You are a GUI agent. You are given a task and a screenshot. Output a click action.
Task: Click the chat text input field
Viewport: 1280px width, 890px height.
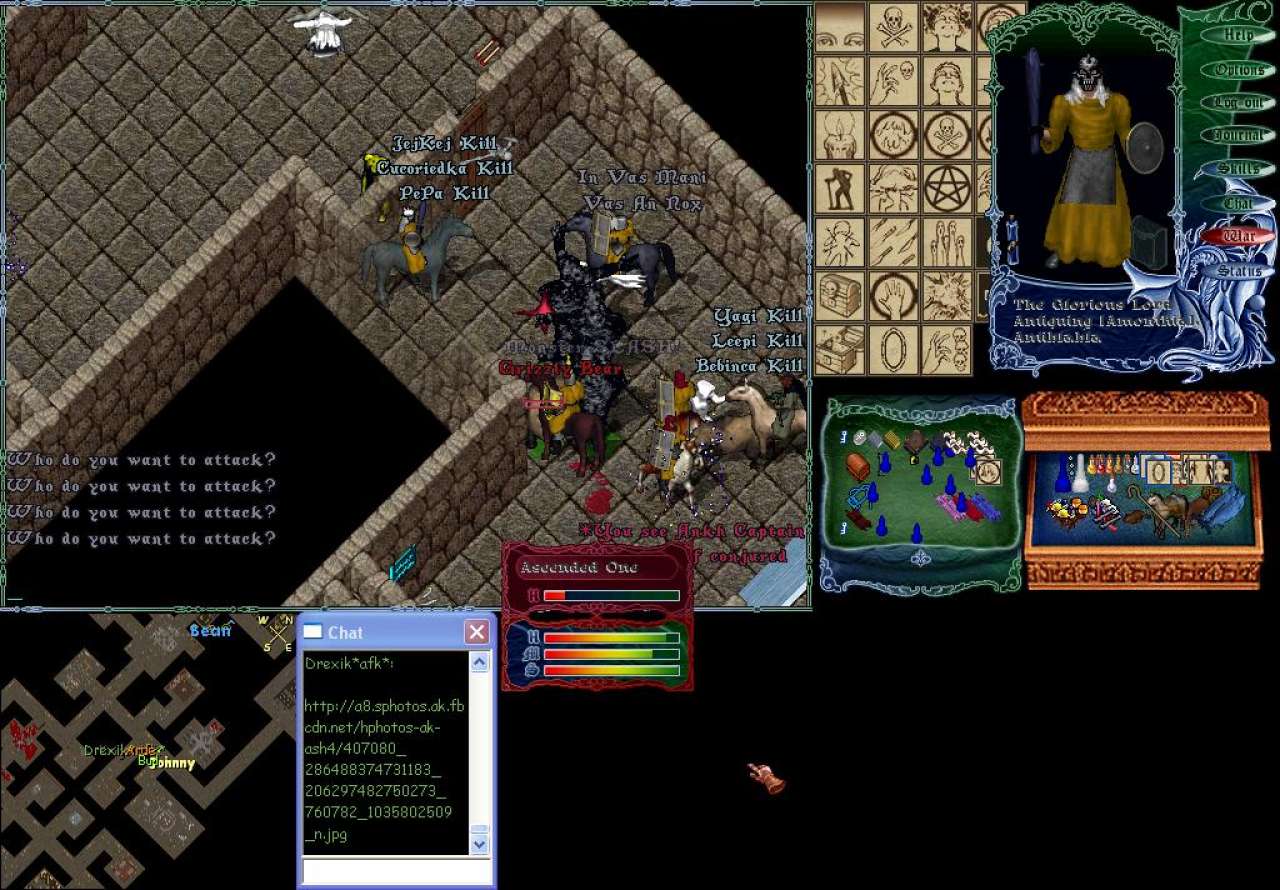click(x=396, y=871)
